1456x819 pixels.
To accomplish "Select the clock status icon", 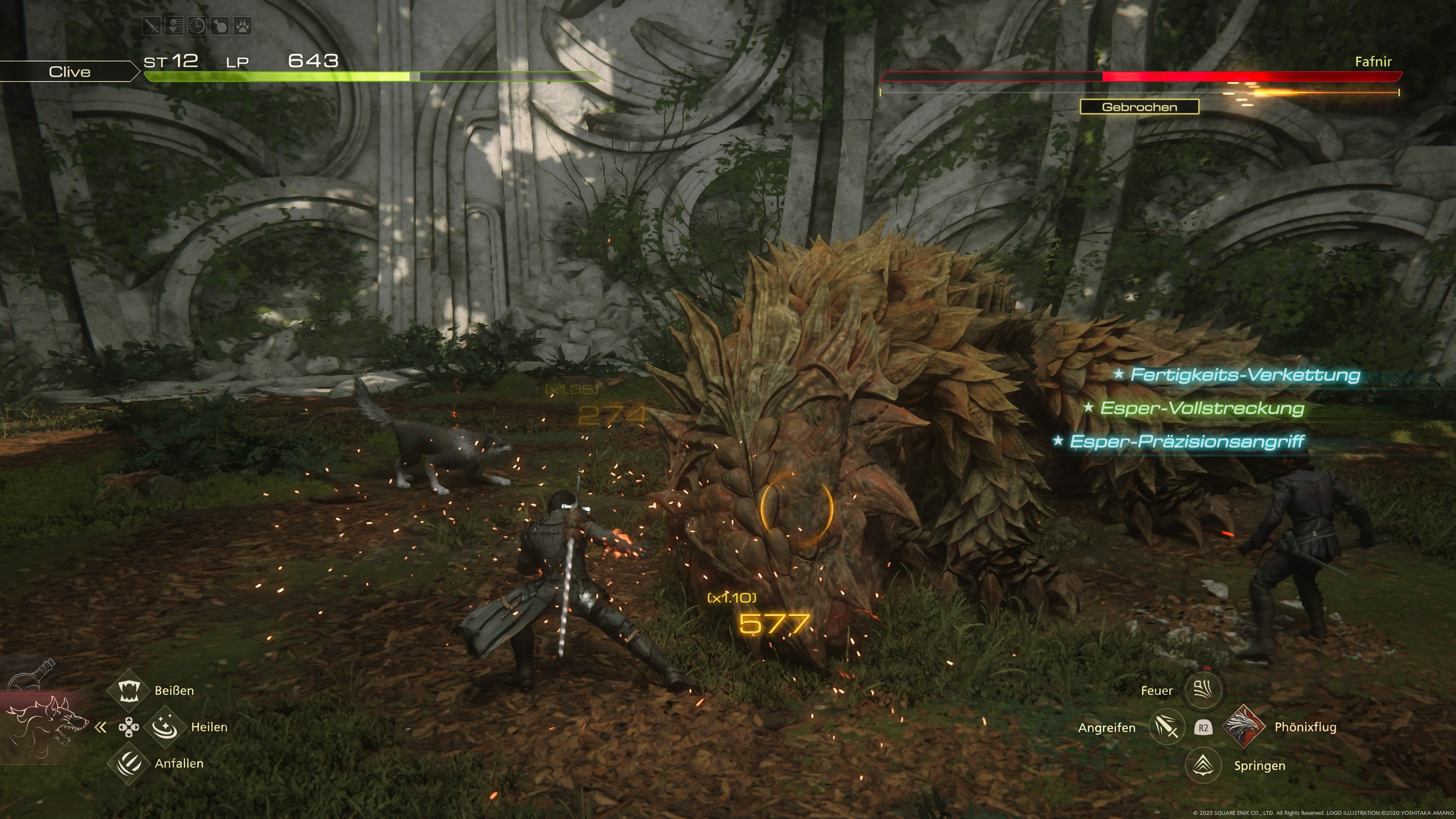I will [197, 26].
